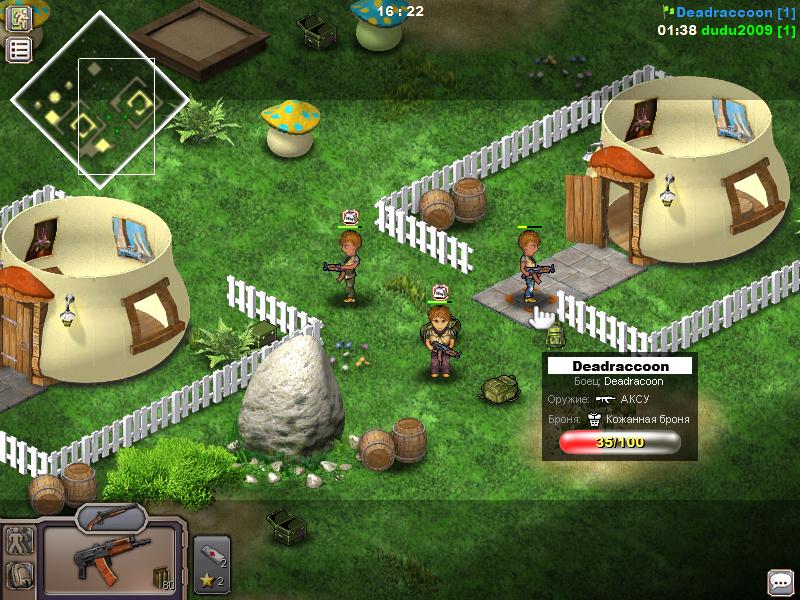
Task: Select dudu2009 in the player list
Action: (746, 30)
